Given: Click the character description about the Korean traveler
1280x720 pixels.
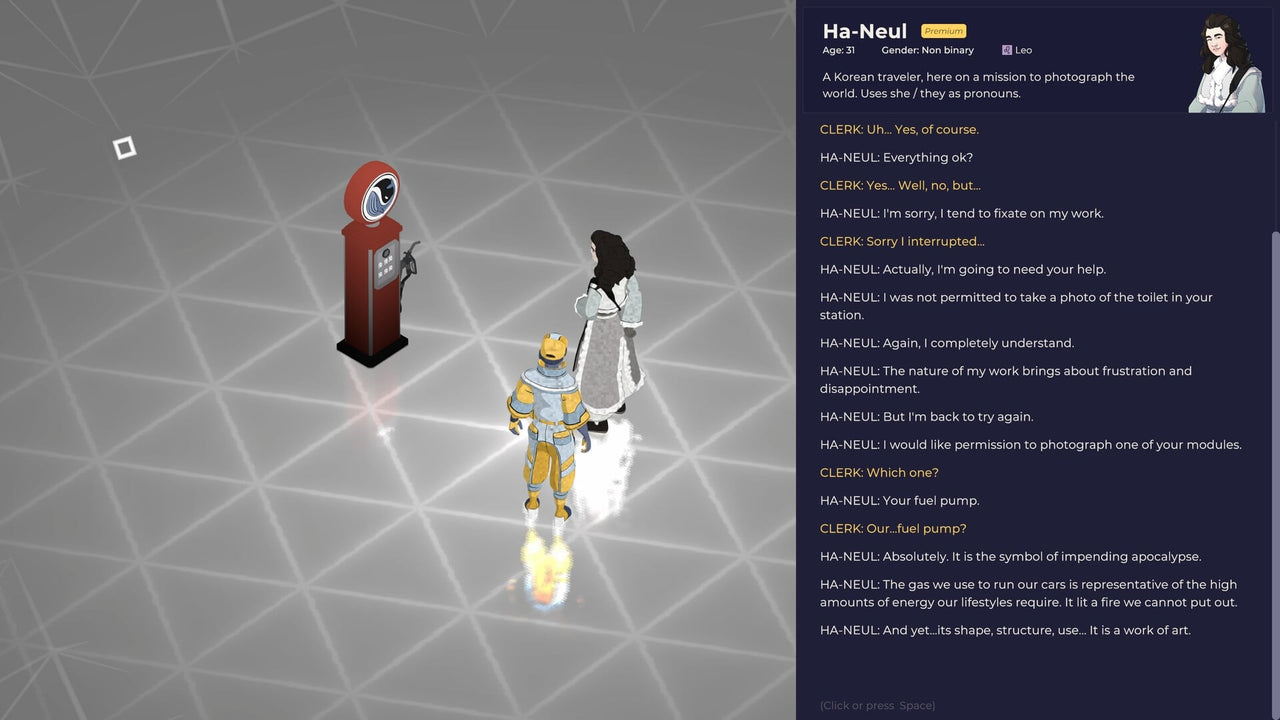Looking at the screenshot, I should coord(978,85).
